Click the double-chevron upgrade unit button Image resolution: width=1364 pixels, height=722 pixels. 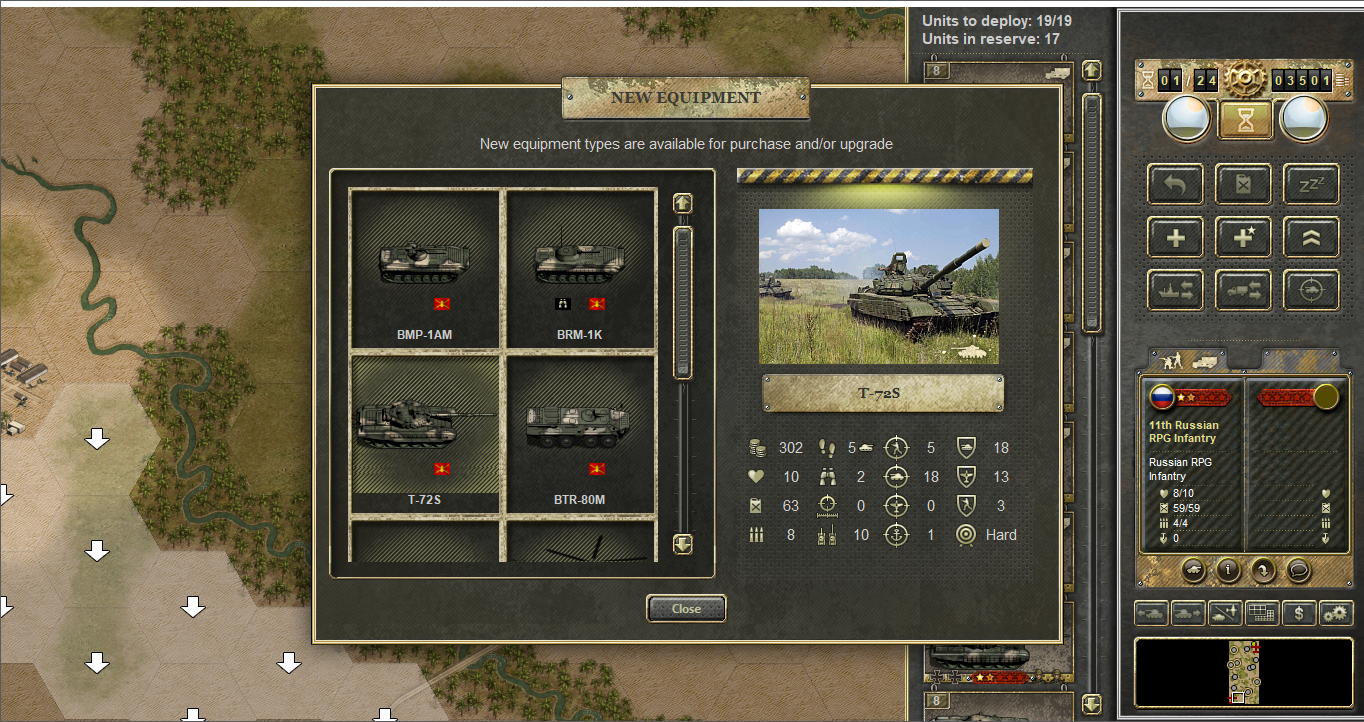pyautogui.click(x=1311, y=237)
